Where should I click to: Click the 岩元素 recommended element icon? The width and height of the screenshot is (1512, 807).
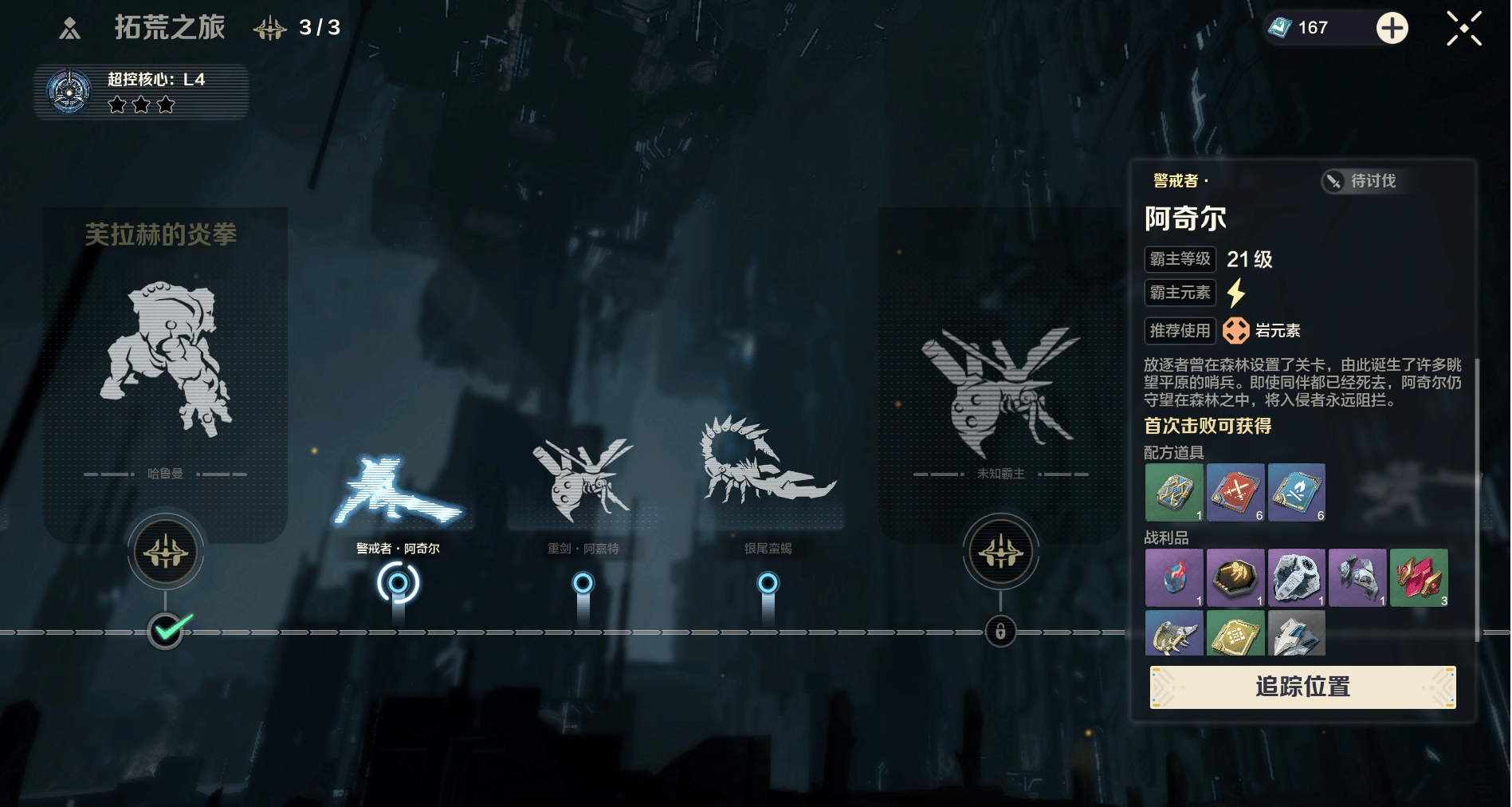coord(1236,330)
